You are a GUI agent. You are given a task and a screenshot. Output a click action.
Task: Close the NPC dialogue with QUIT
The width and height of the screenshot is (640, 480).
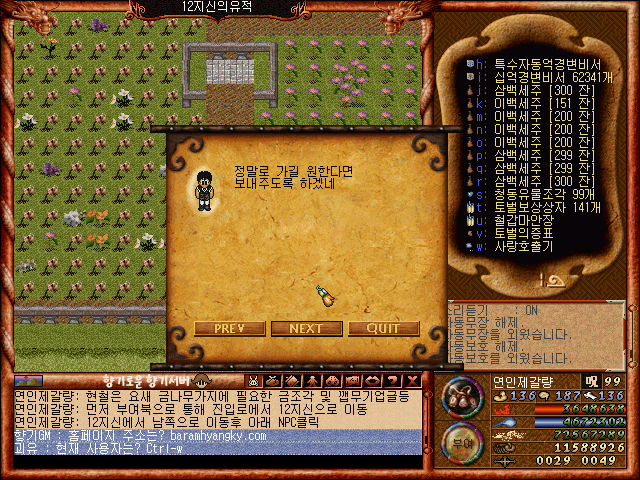pyautogui.click(x=383, y=328)
